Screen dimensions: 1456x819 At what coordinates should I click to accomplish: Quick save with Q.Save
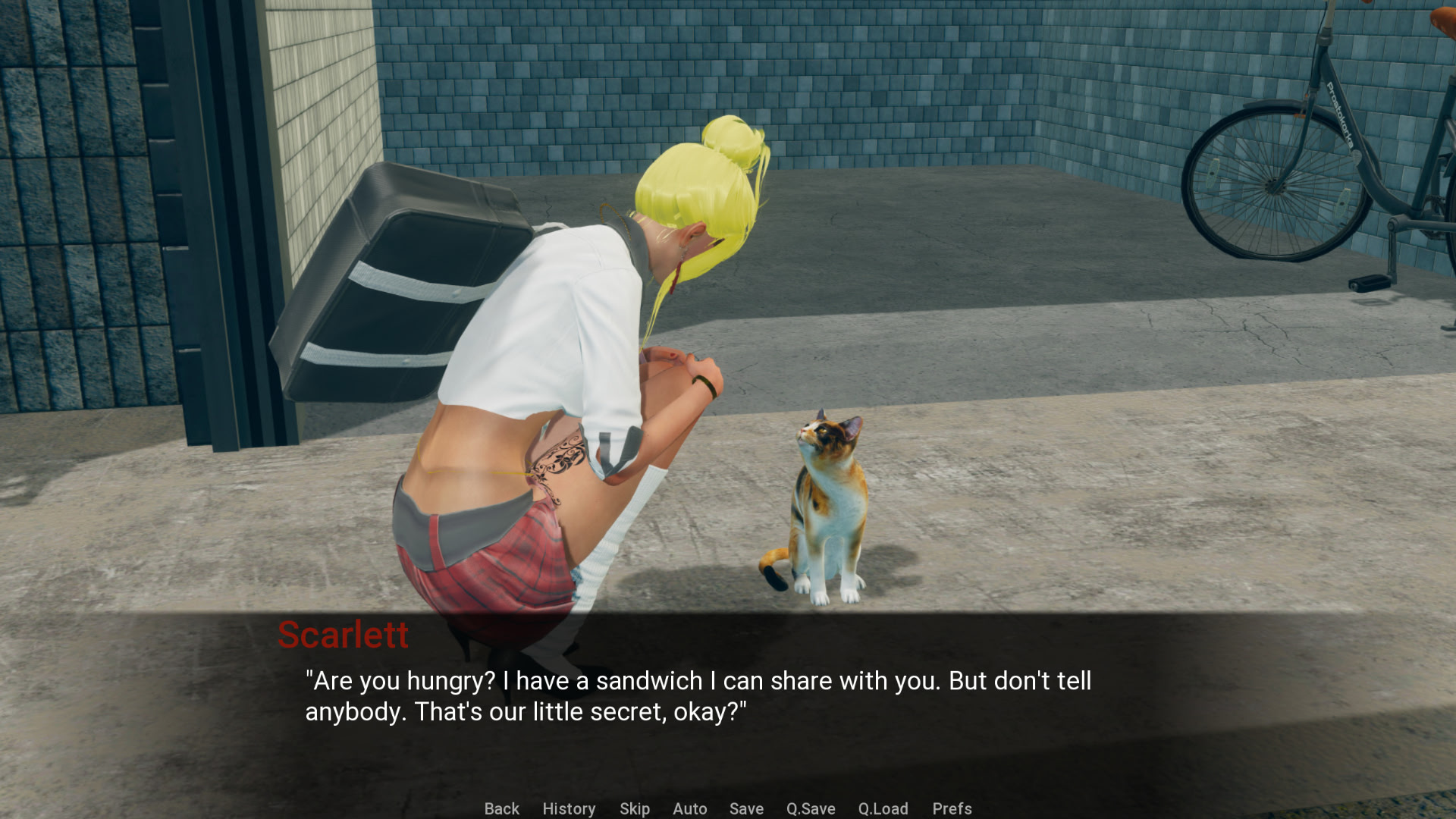[811, 808]
